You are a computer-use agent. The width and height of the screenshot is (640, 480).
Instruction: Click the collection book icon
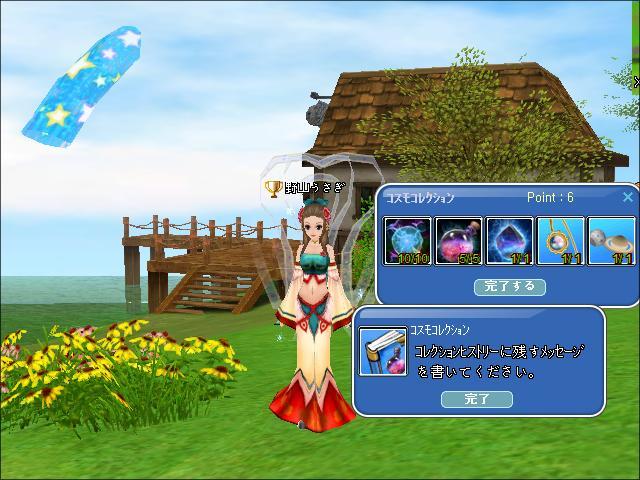point(382,351)
